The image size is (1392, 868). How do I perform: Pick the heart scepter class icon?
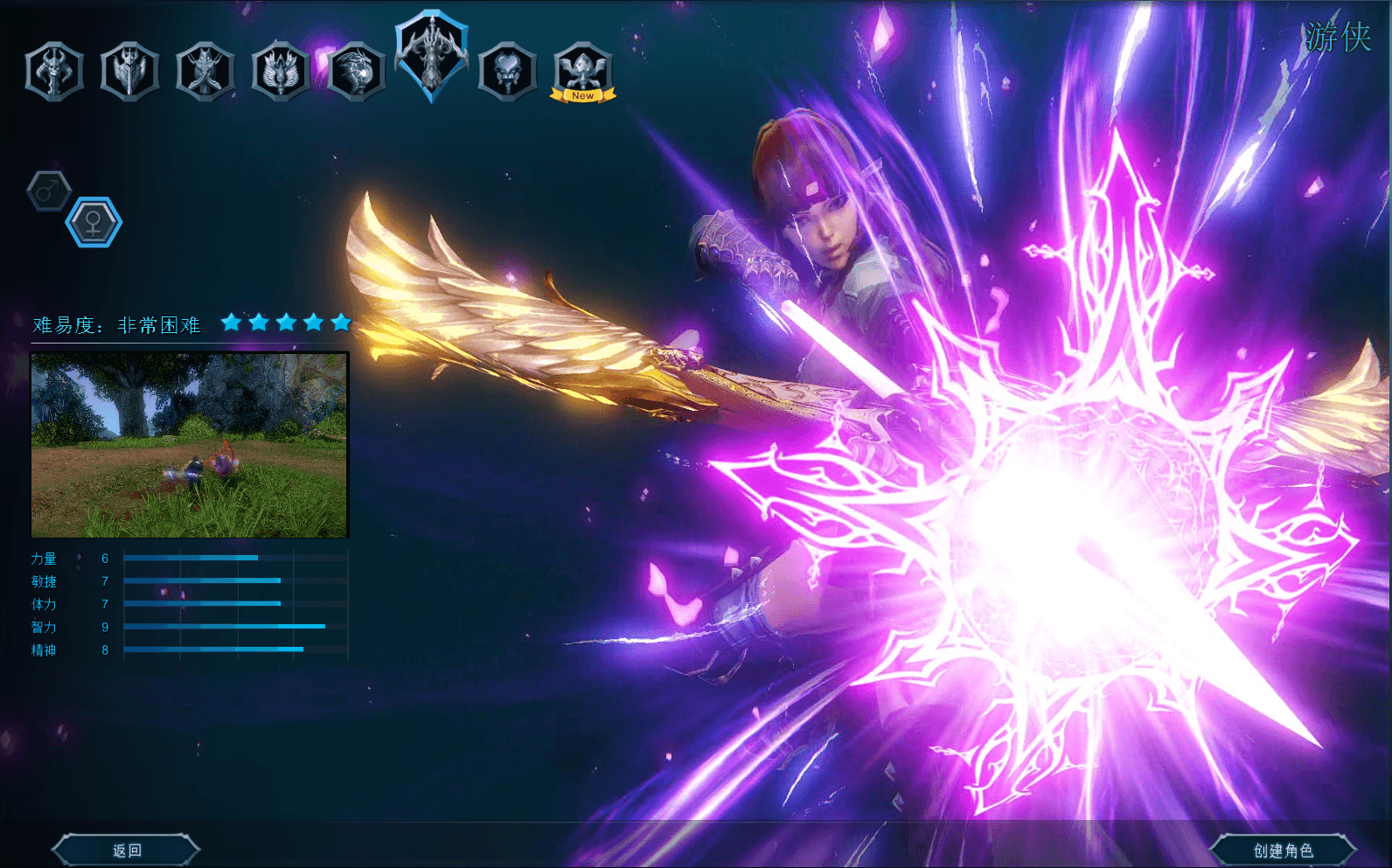pos(507,72)
